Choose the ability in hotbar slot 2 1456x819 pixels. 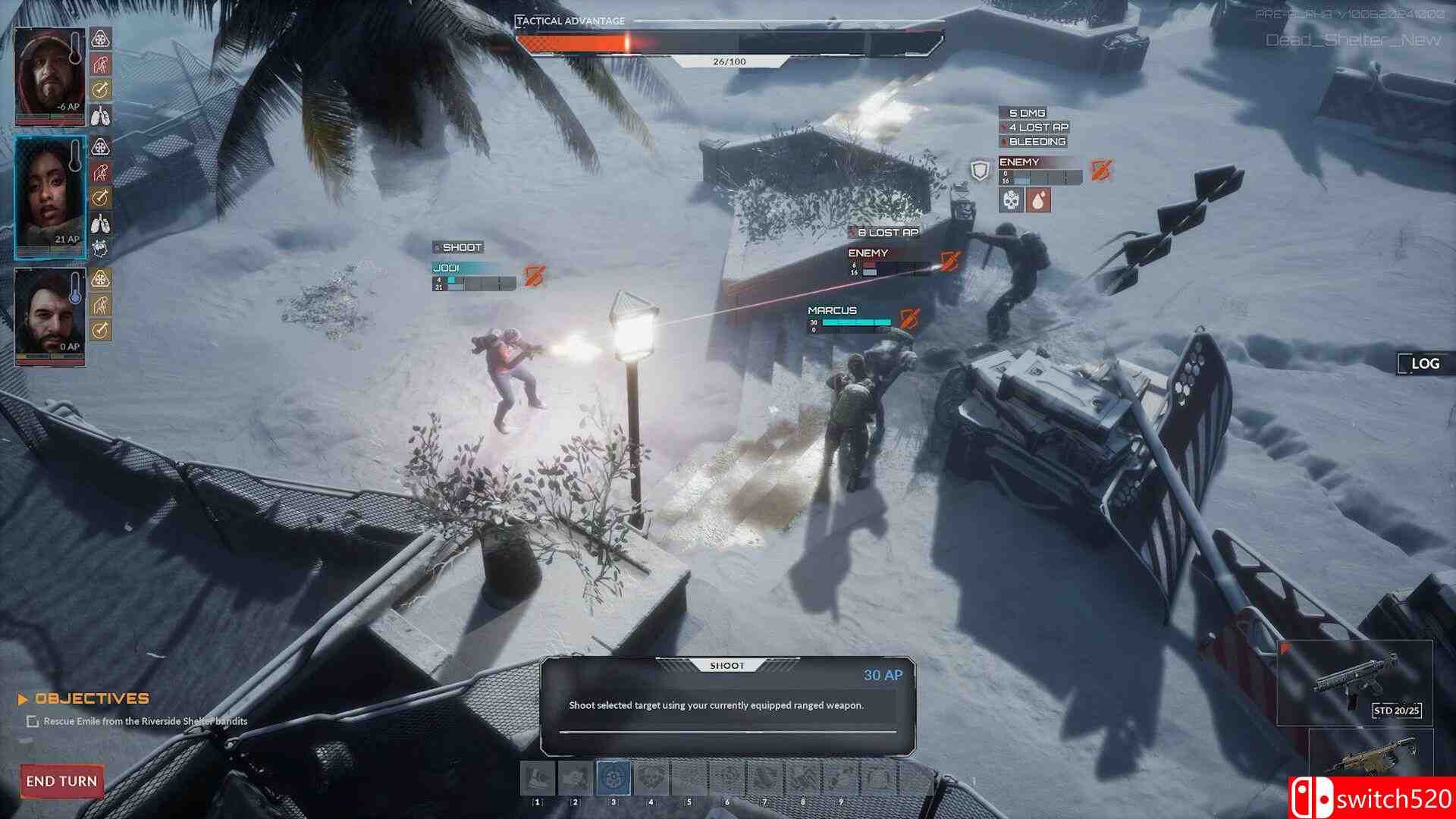coord(575,778)
